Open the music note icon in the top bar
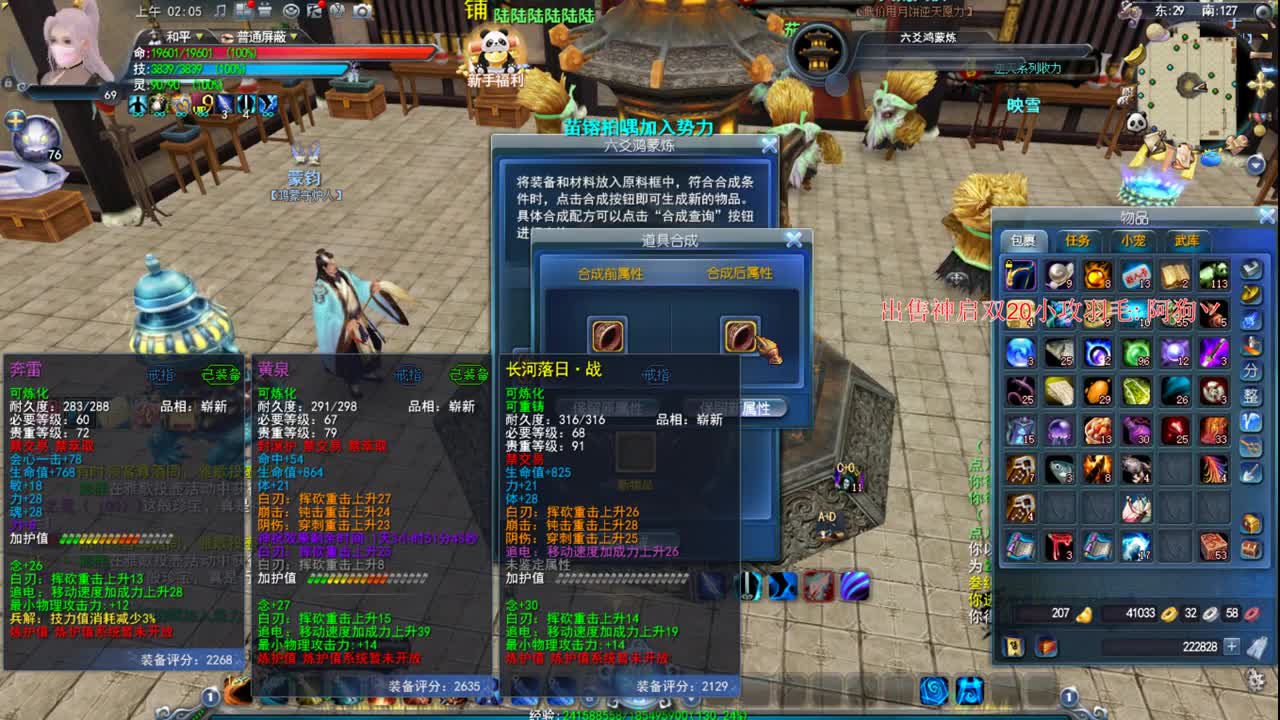Image resolution: width=1280 pixels, height=720 pixels. 220,12
